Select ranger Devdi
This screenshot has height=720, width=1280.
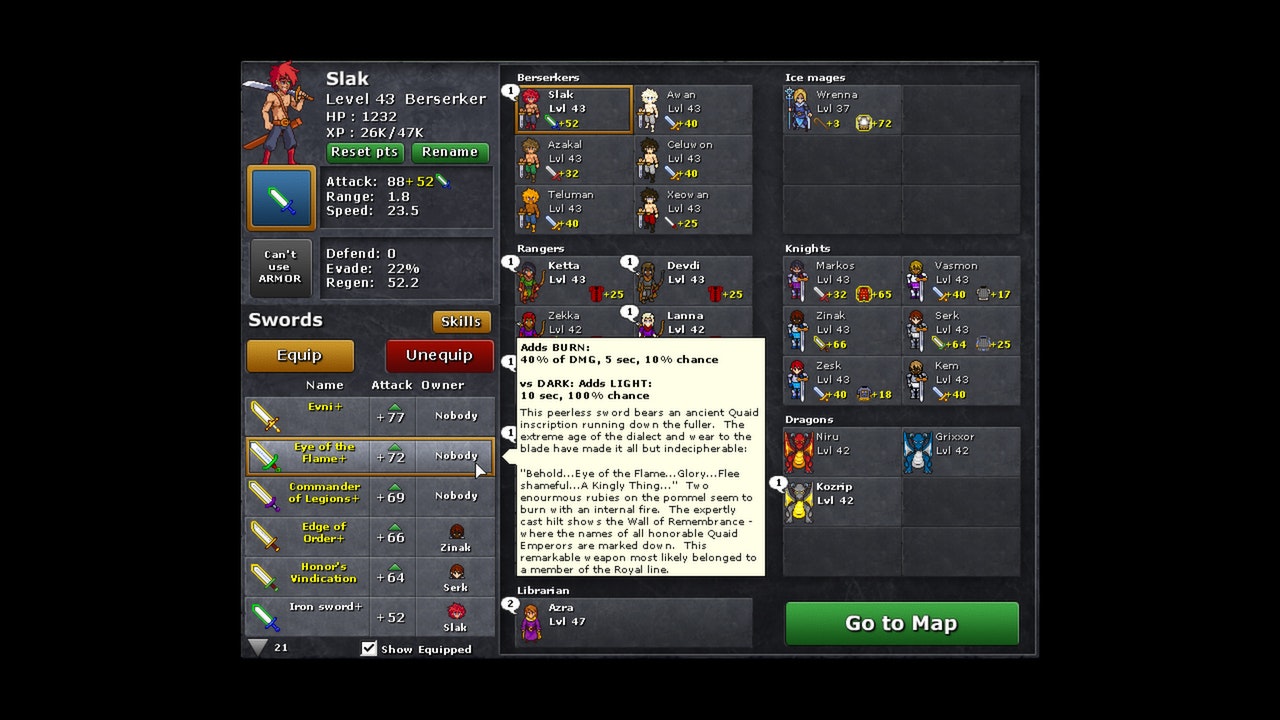(692, 280)
